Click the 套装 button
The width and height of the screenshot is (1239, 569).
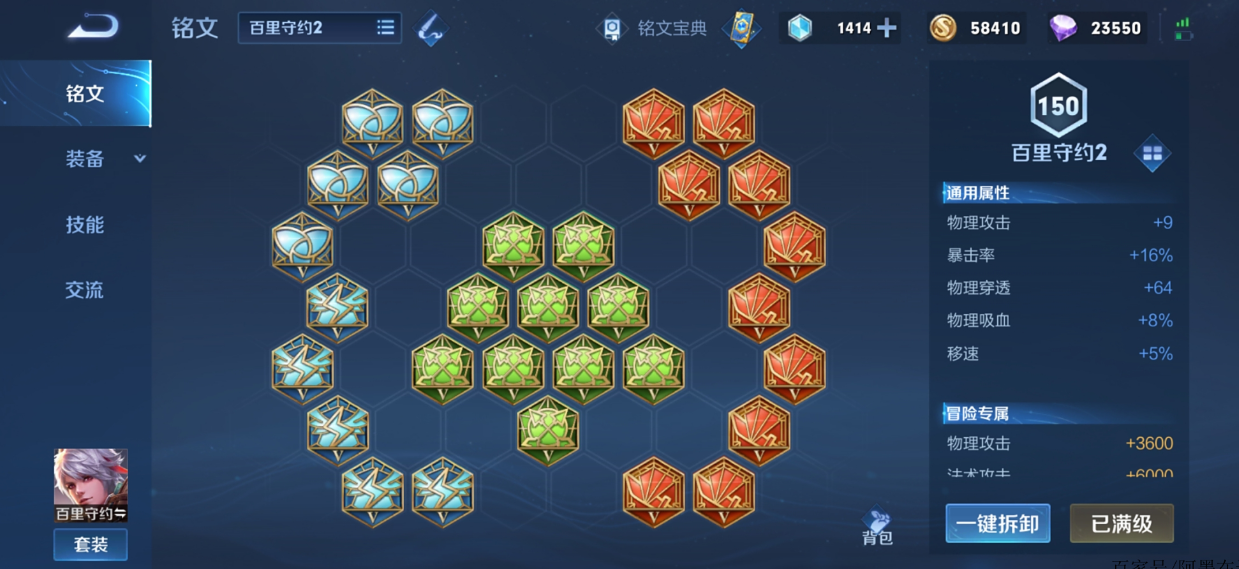pos(91,545)
